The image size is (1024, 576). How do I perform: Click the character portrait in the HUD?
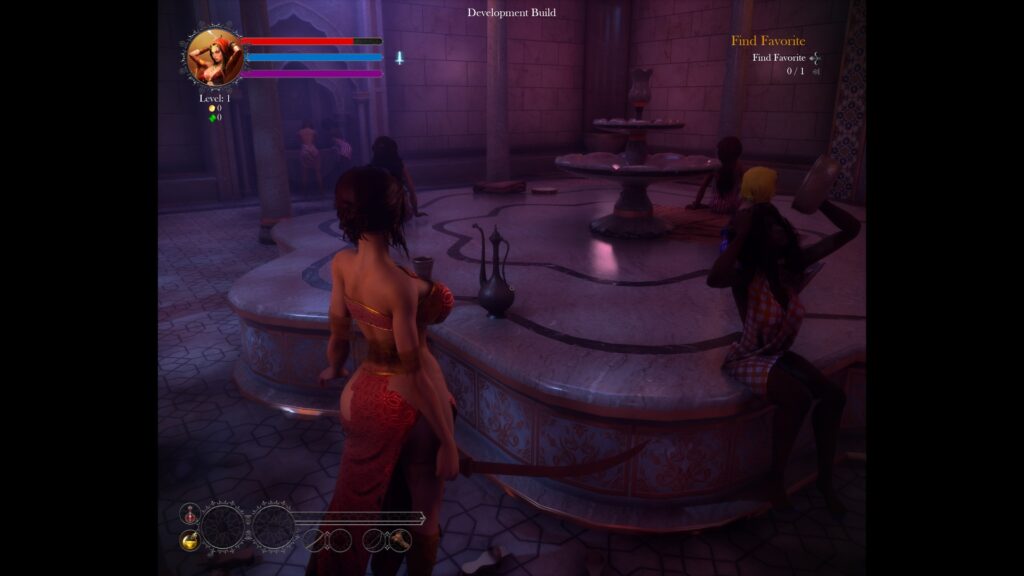214,56
